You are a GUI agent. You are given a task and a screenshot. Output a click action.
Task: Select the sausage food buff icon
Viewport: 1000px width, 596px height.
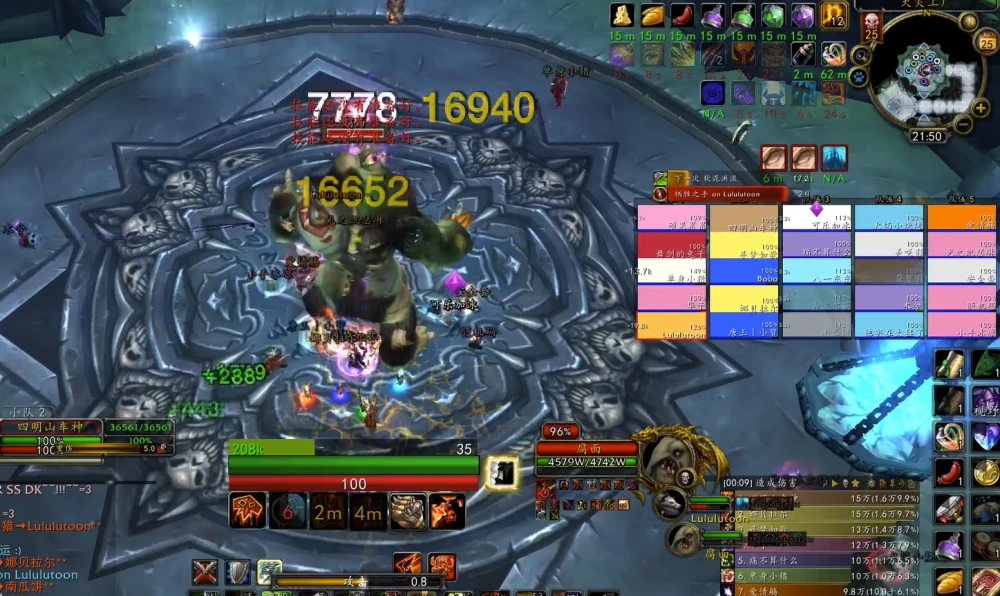(x=682, y=15)
